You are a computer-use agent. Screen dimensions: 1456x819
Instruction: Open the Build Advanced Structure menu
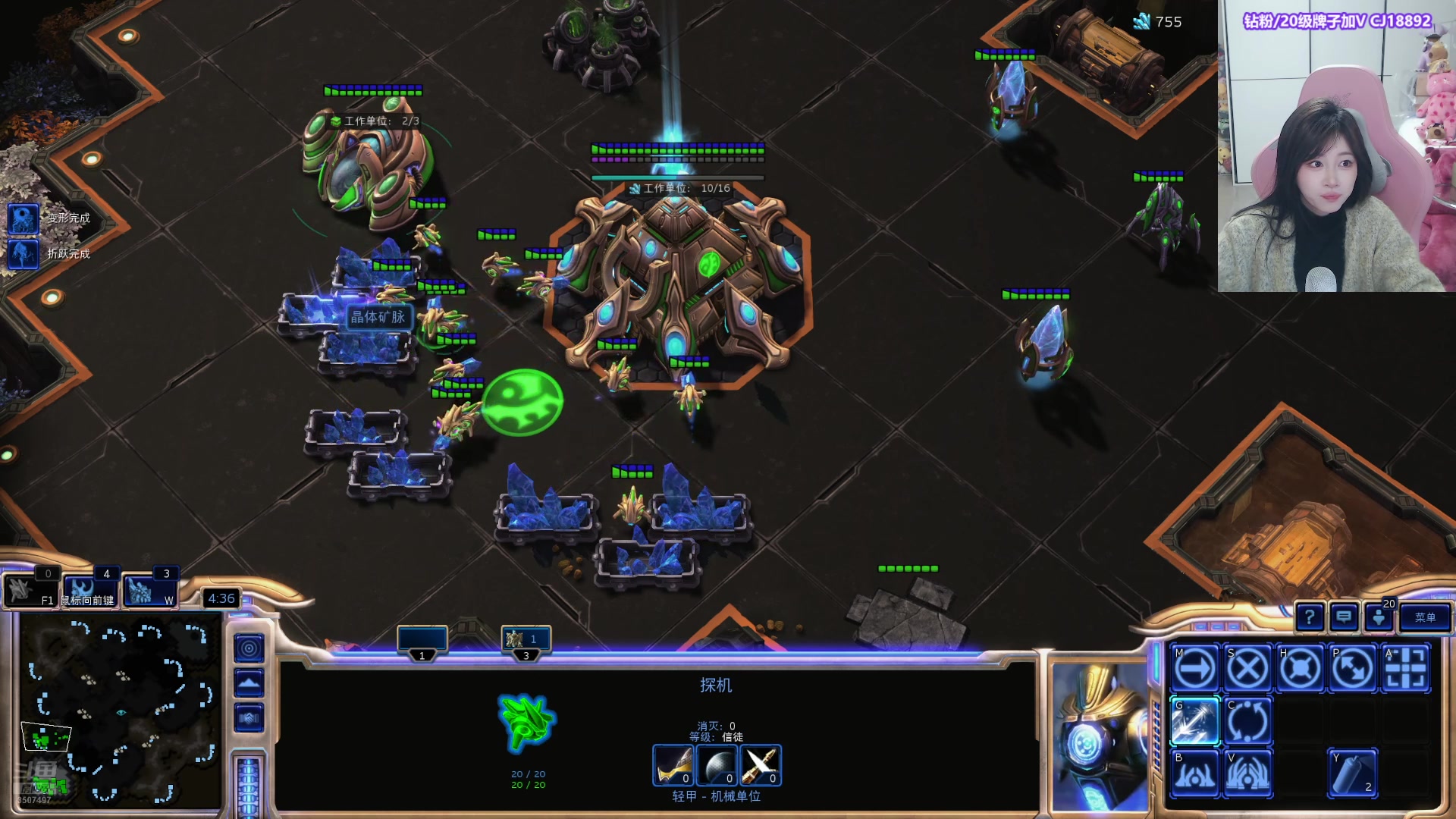[x=1248, y=773]
